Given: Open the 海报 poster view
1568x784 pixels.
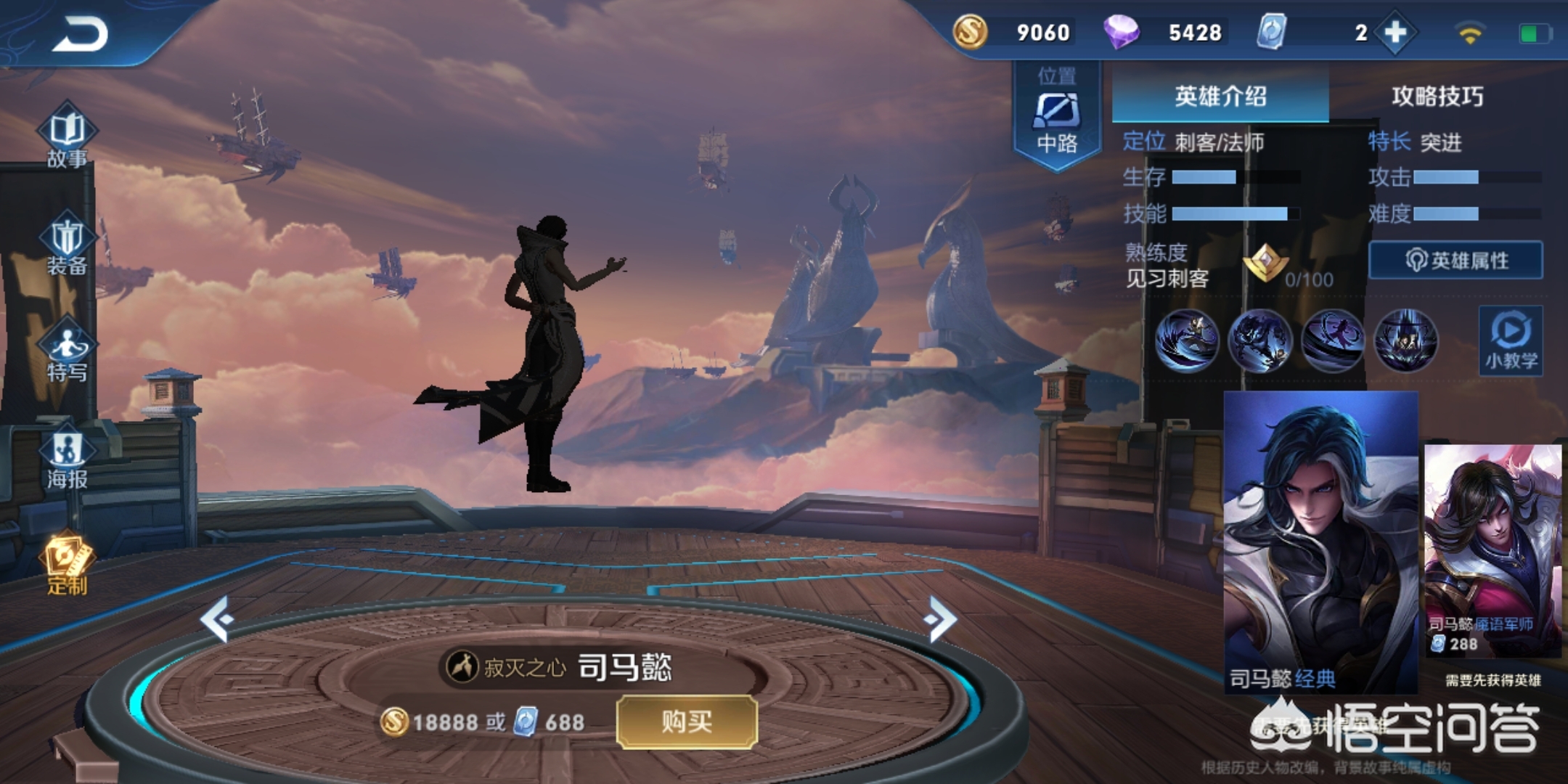Looking at the screenshot, I should click(67, 460).
